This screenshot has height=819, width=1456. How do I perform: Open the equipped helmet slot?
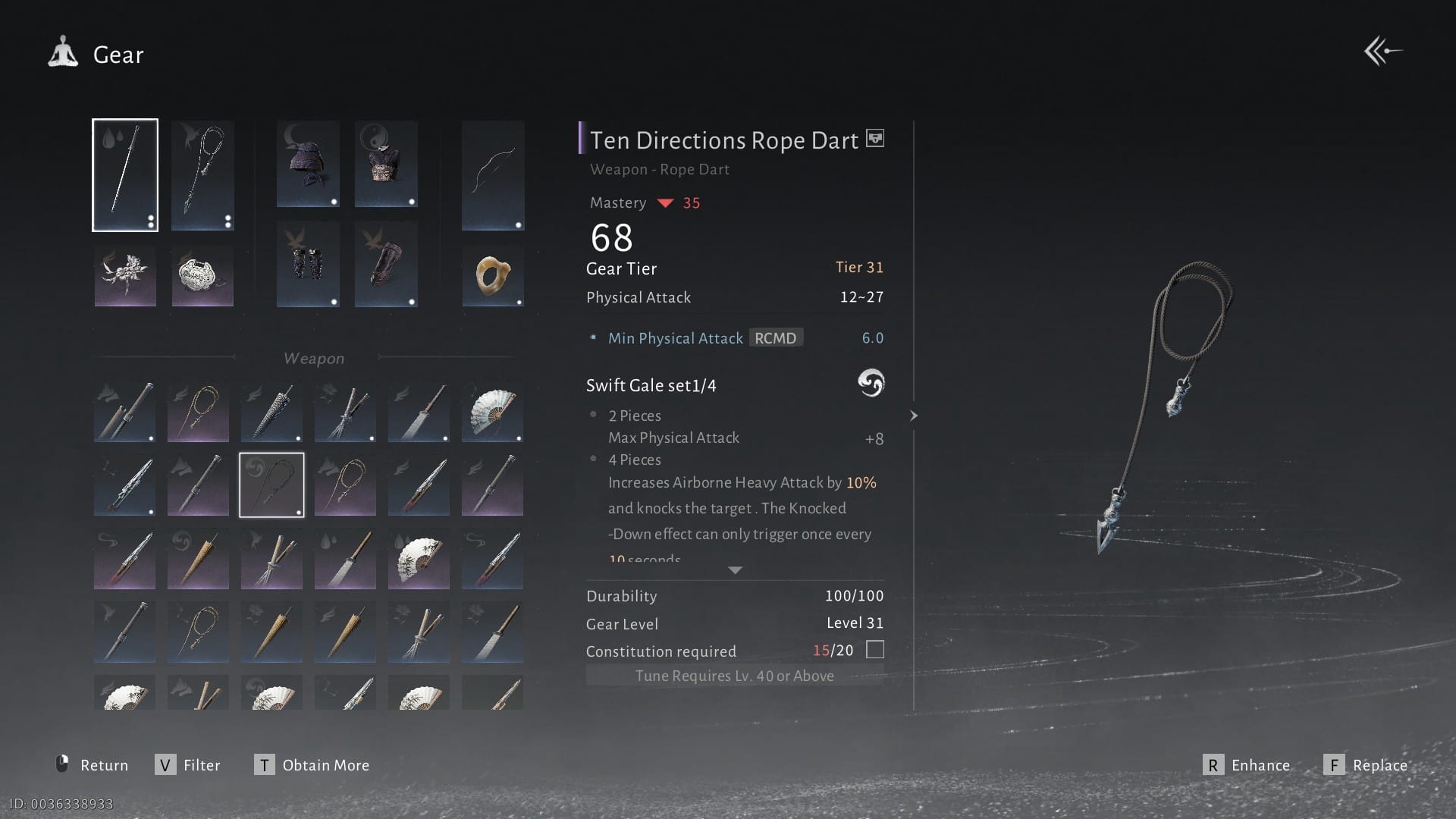pyautogui.click(x=308, y=164)
